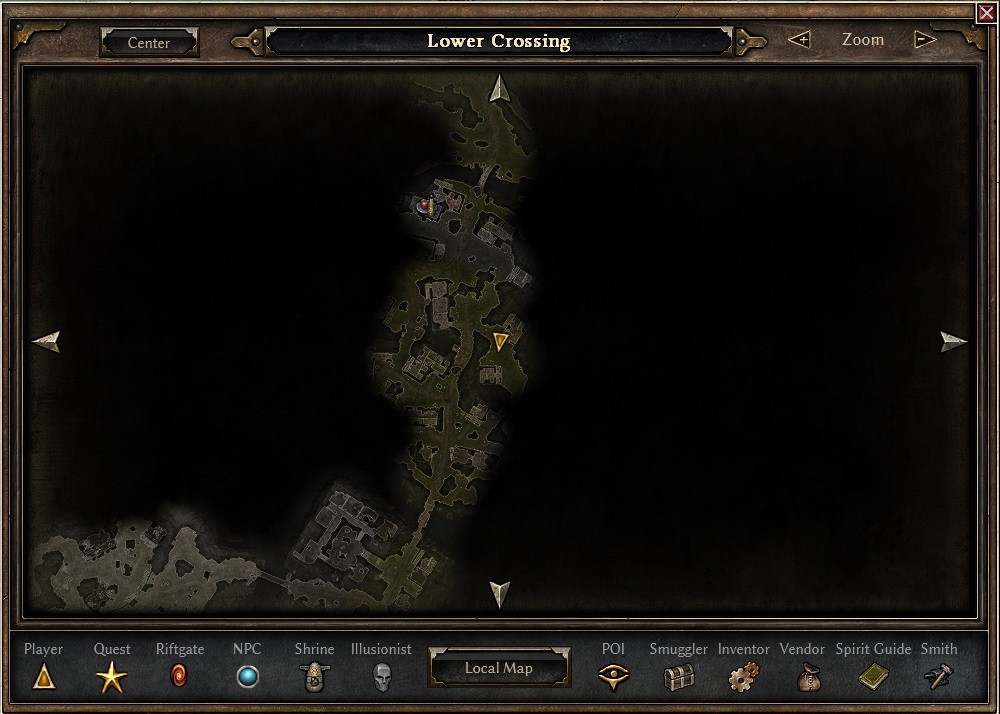Zoom out the map with the minus arrow
The image size is (1000, 714).
[925, 40]
